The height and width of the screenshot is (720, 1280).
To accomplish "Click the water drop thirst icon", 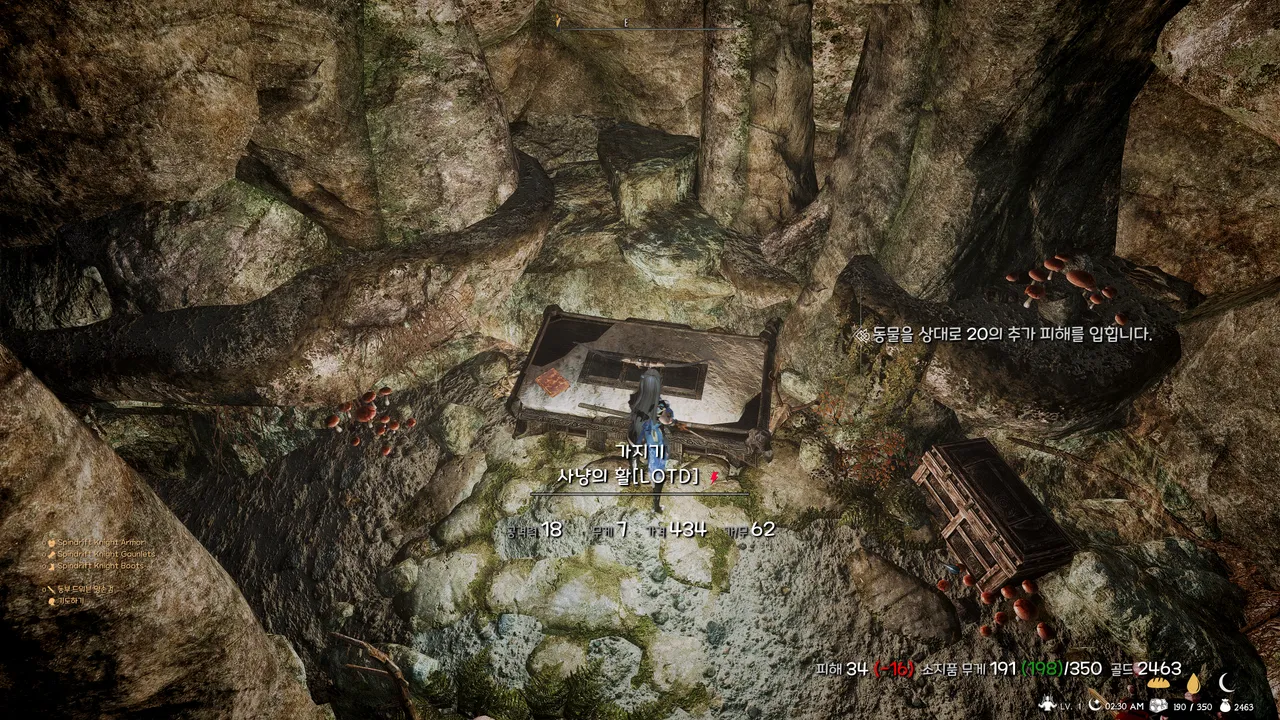I will [1192, 684].
